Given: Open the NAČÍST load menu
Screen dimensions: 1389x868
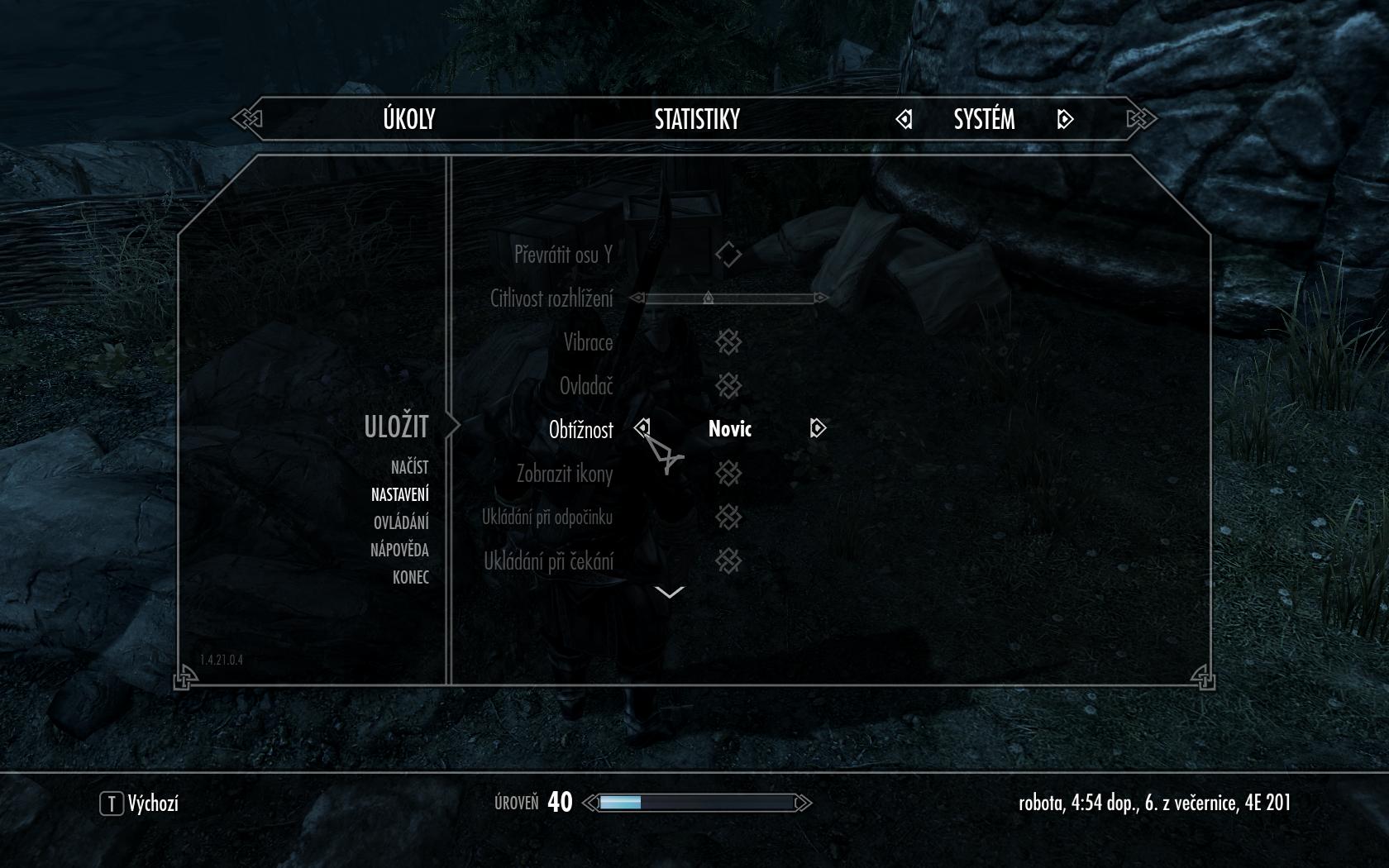Looking at the screenshot, I should coord(409,467).
